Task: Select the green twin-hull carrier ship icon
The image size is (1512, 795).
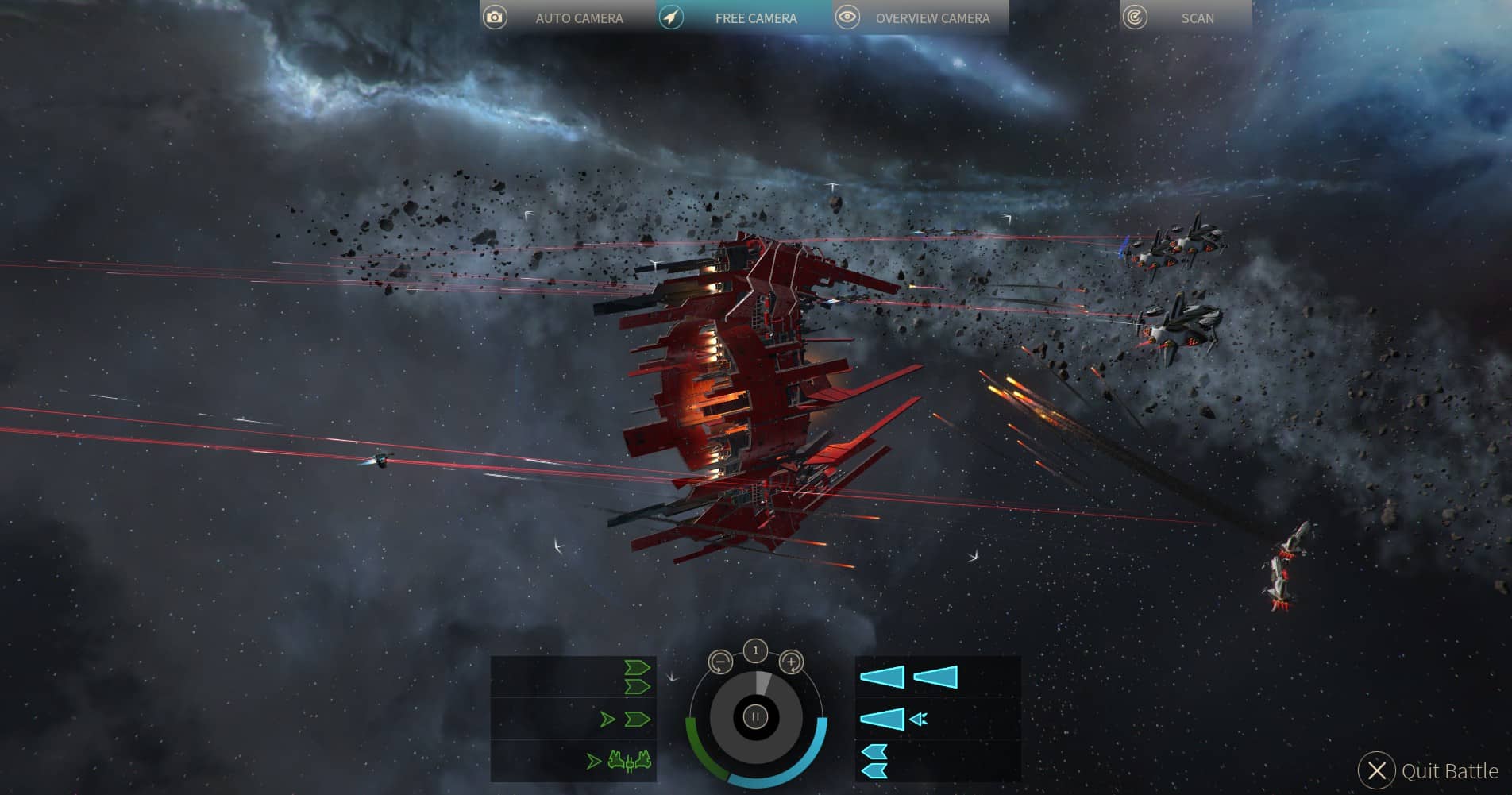Action: click(630, 762)
